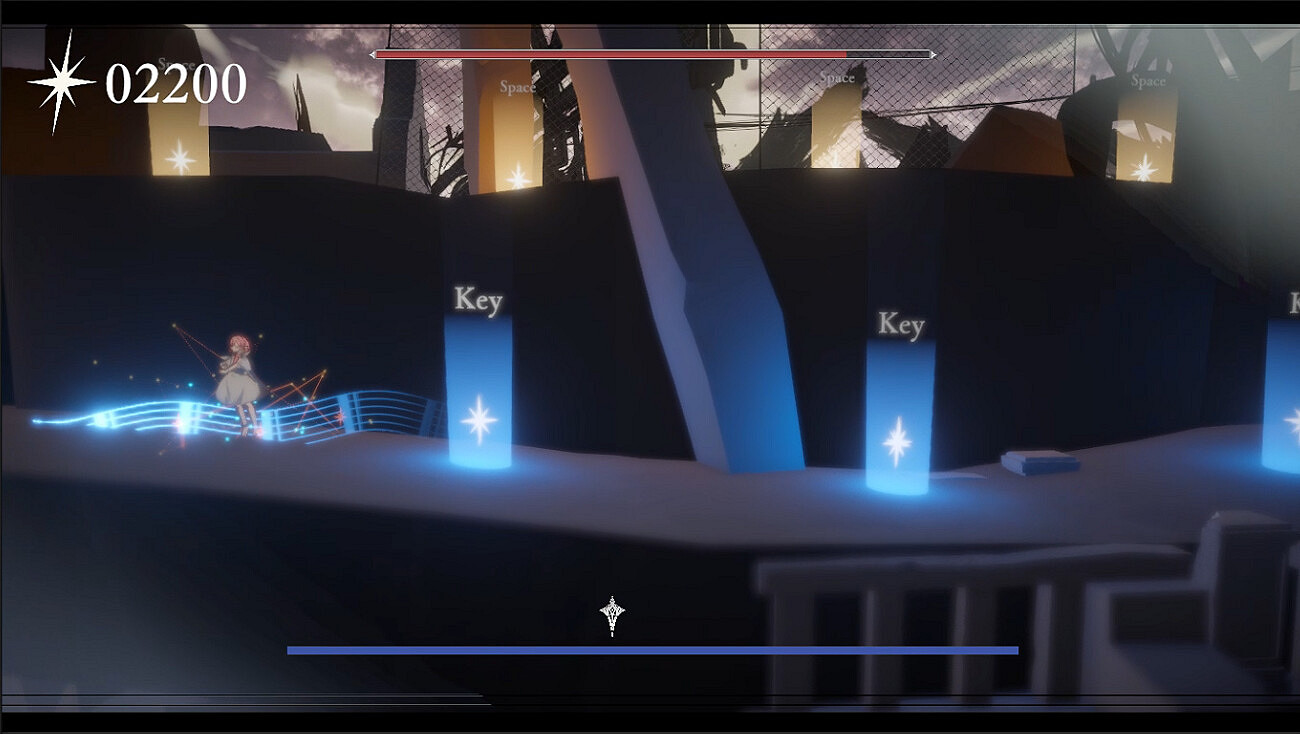Click the star on the far-left Space pillar
The width and height of the screenshot is (1300, 734).
(179, 155)
